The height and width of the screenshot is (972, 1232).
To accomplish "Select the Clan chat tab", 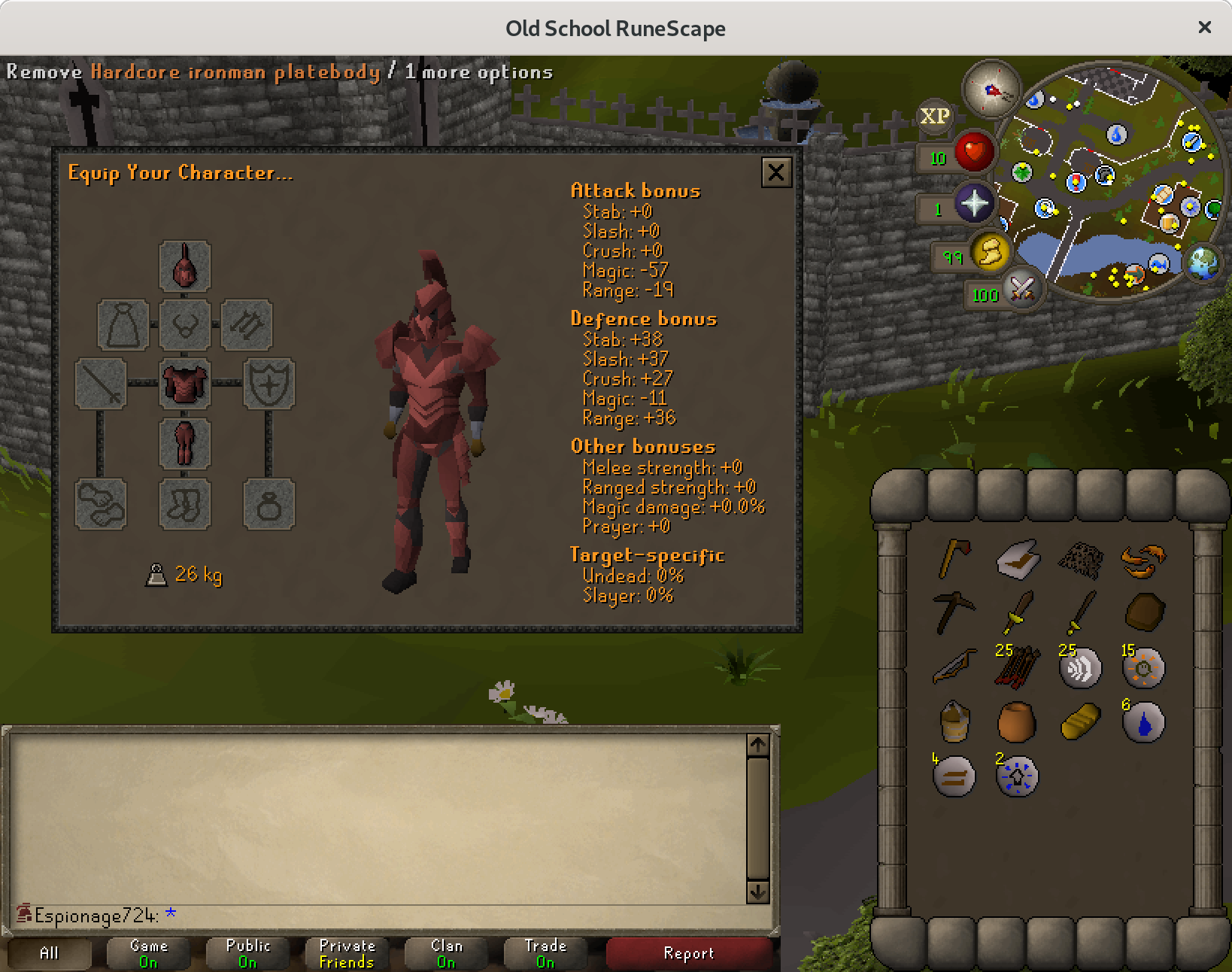I will coord(446,953).
